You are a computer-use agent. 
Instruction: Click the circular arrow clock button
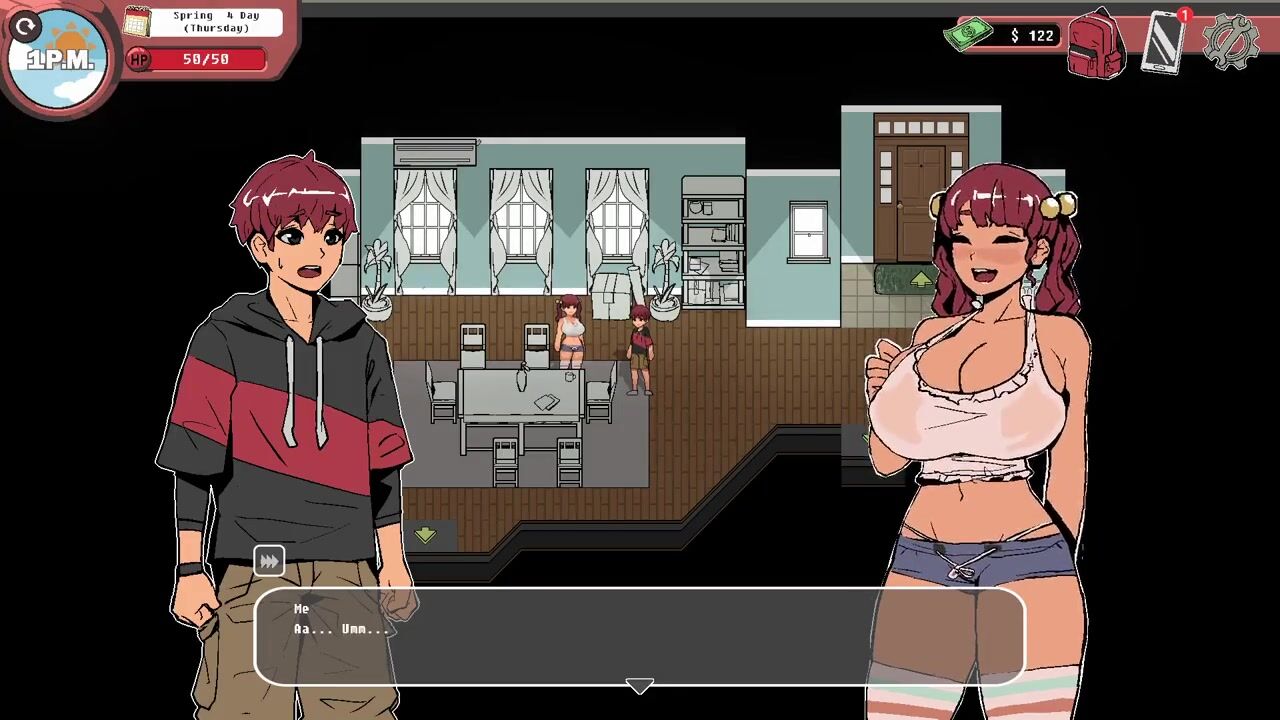[27, 26]
